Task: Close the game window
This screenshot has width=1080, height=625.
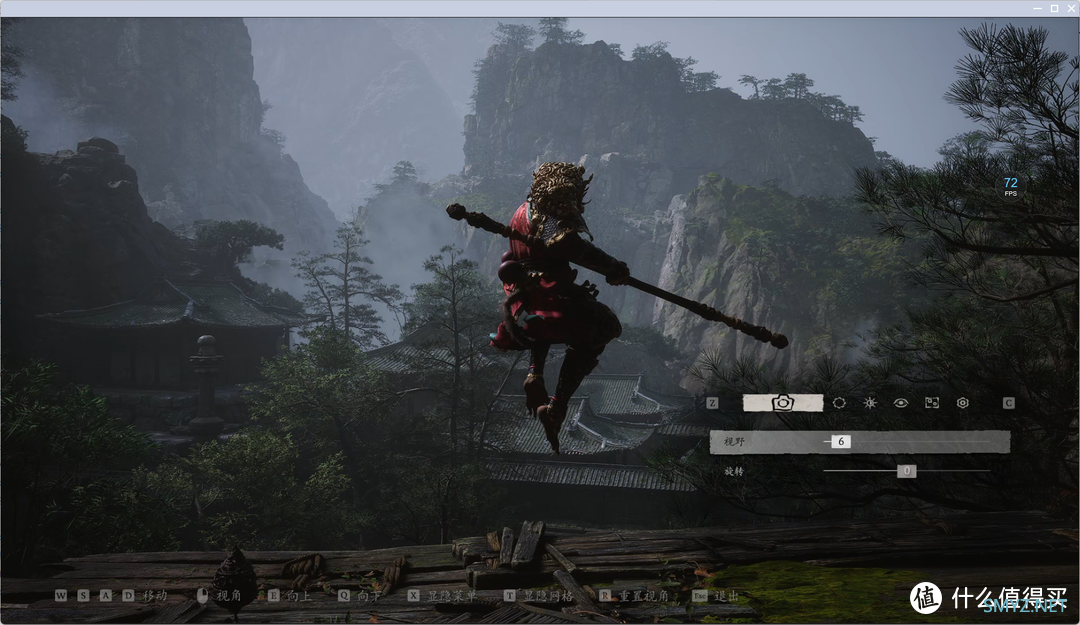Action: (x=1069, y=7)
